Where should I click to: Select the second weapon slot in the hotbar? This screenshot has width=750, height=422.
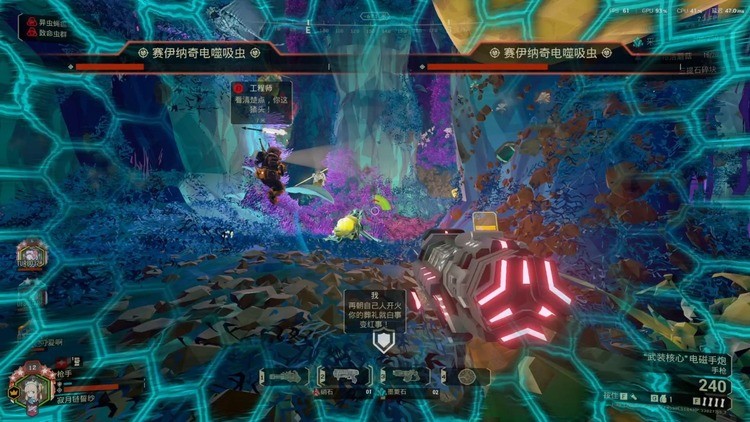point(346,377)
